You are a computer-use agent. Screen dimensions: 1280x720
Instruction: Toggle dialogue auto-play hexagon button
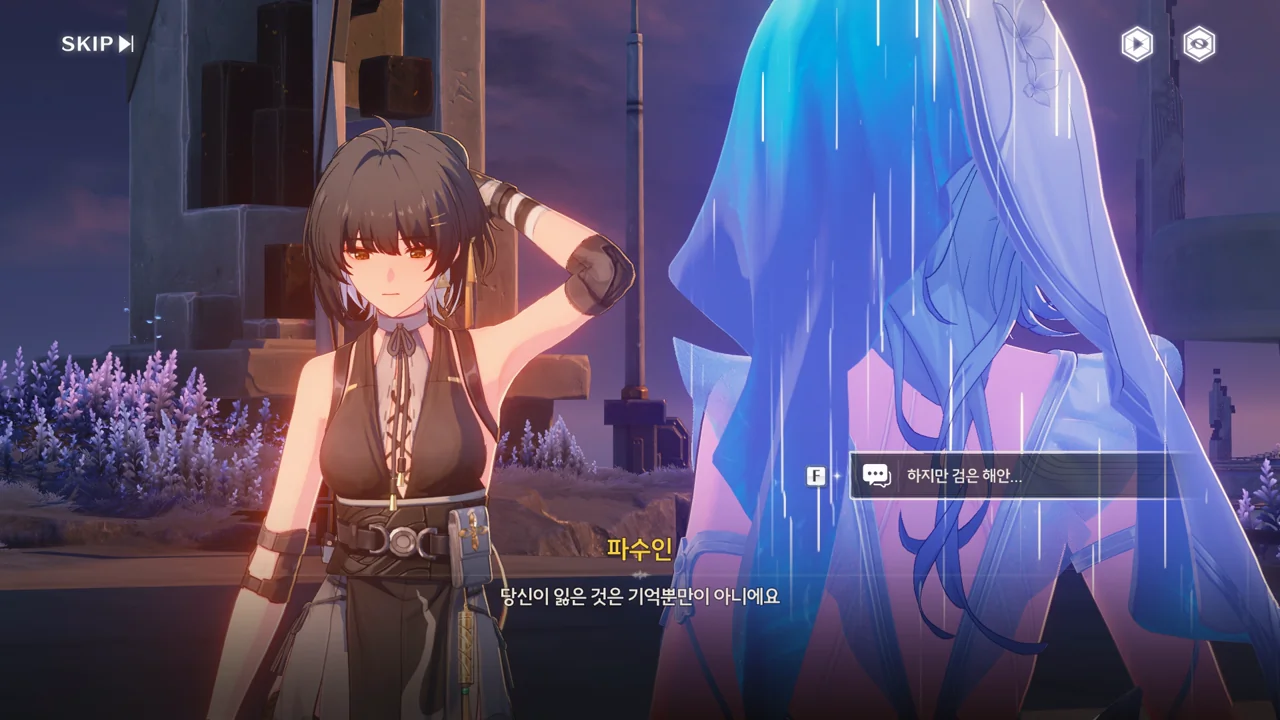click(1136, 44)
